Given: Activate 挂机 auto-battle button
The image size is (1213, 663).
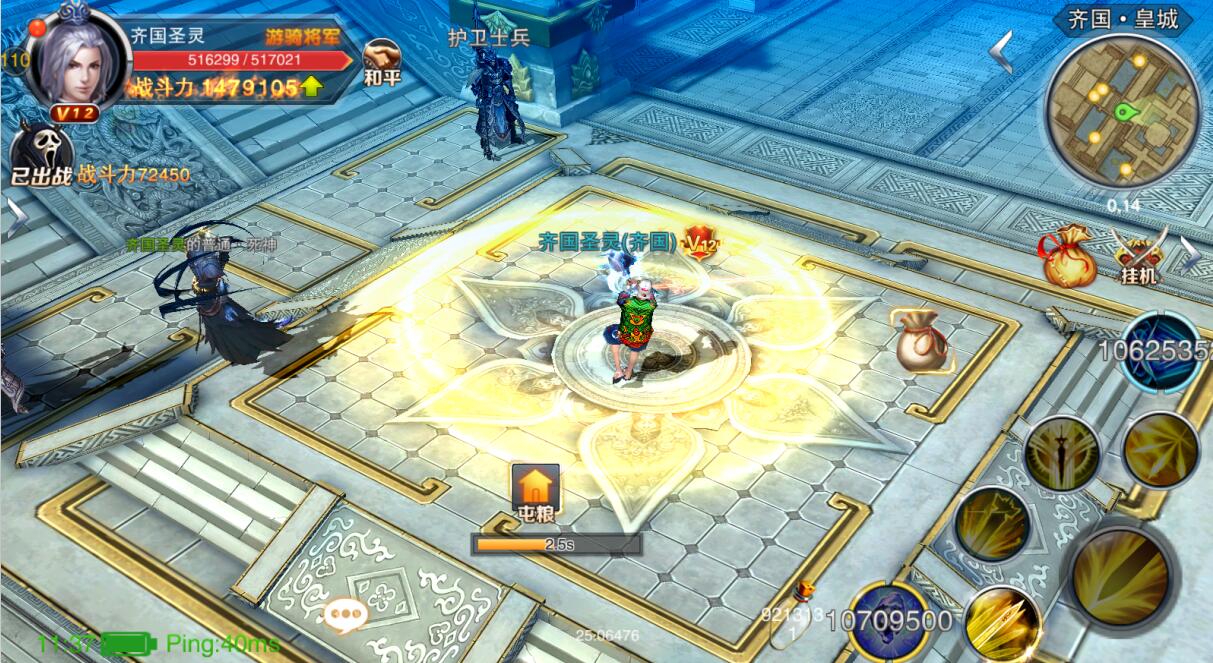Looking at the screenshot, I should [1139, 255].
